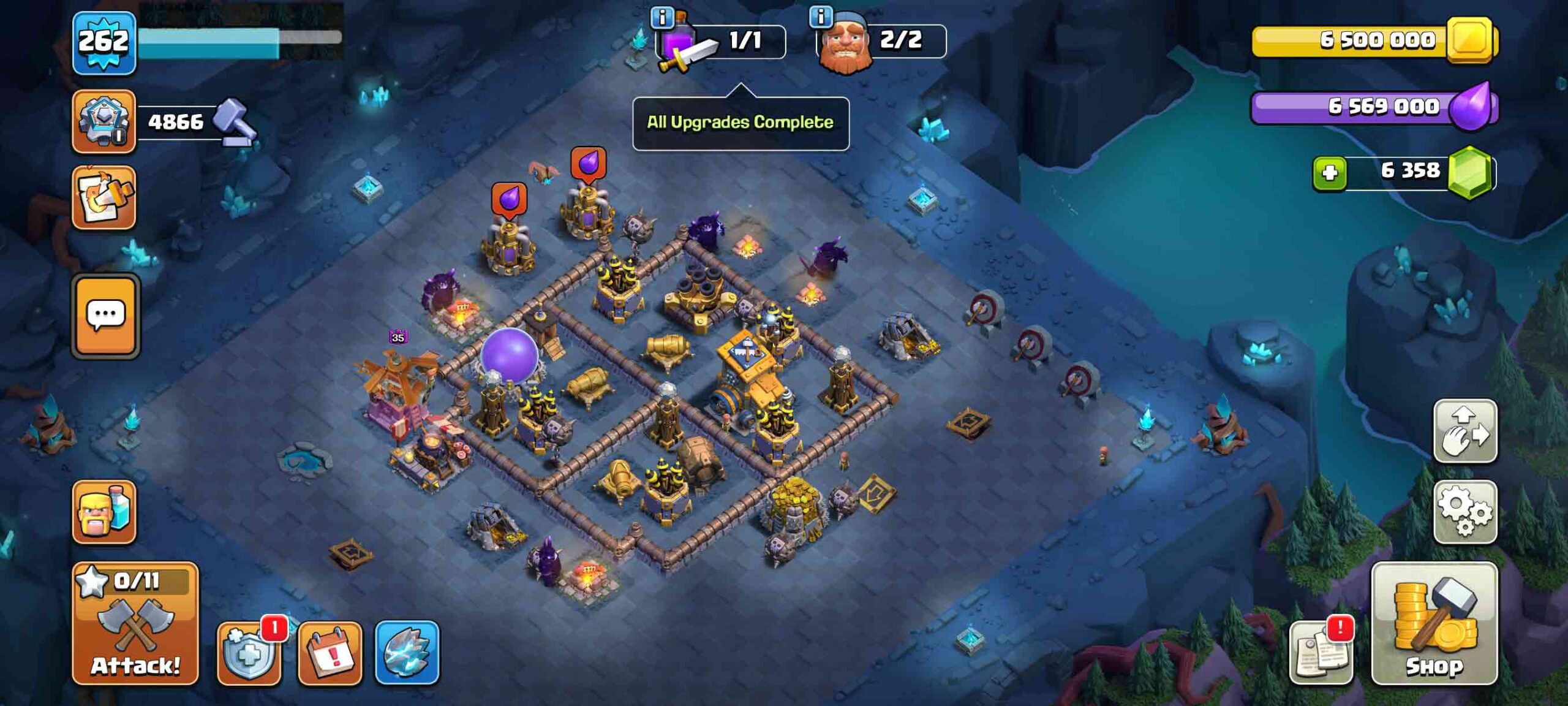Open the events calendar button
This screenshot has width=1568, height=706.
(330, 653)
